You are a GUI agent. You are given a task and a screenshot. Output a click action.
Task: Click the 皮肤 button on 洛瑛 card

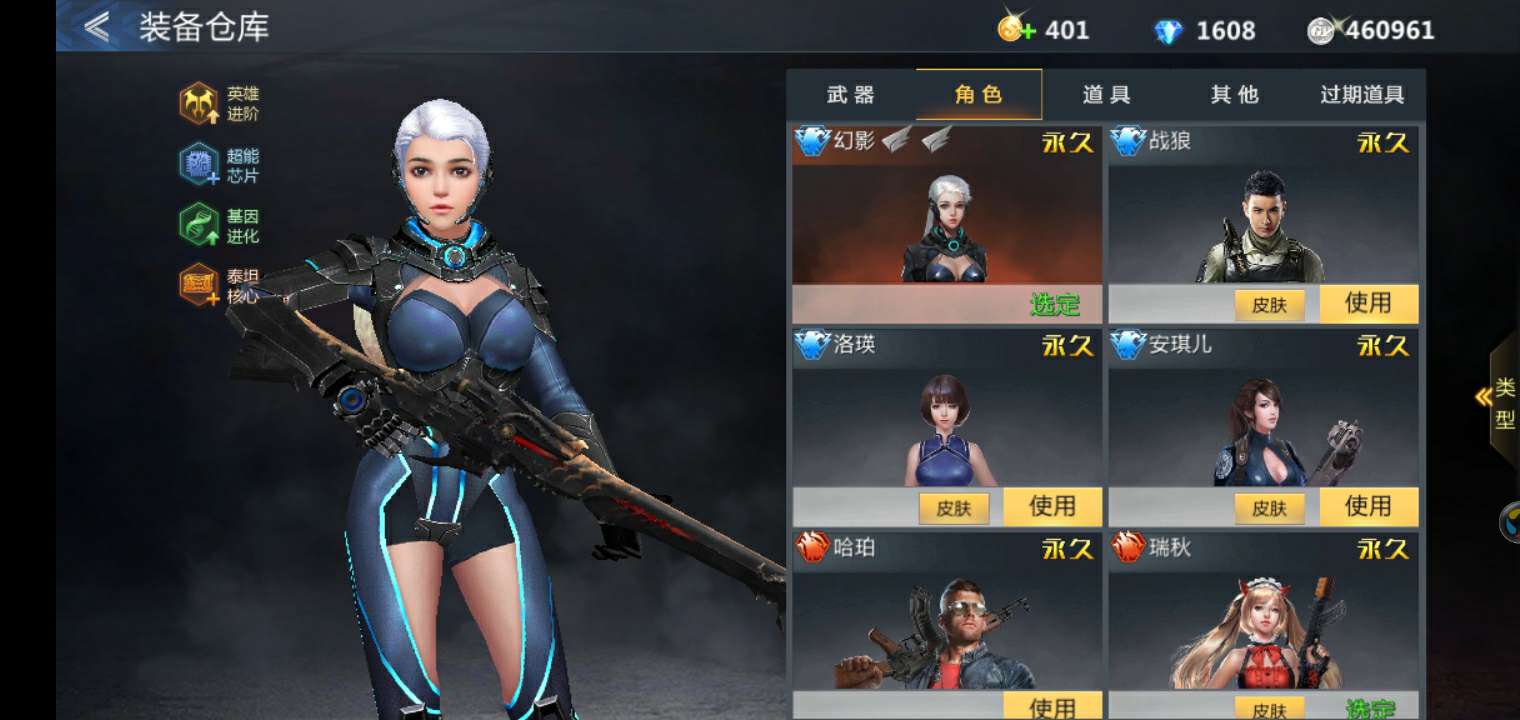point(953,508)
